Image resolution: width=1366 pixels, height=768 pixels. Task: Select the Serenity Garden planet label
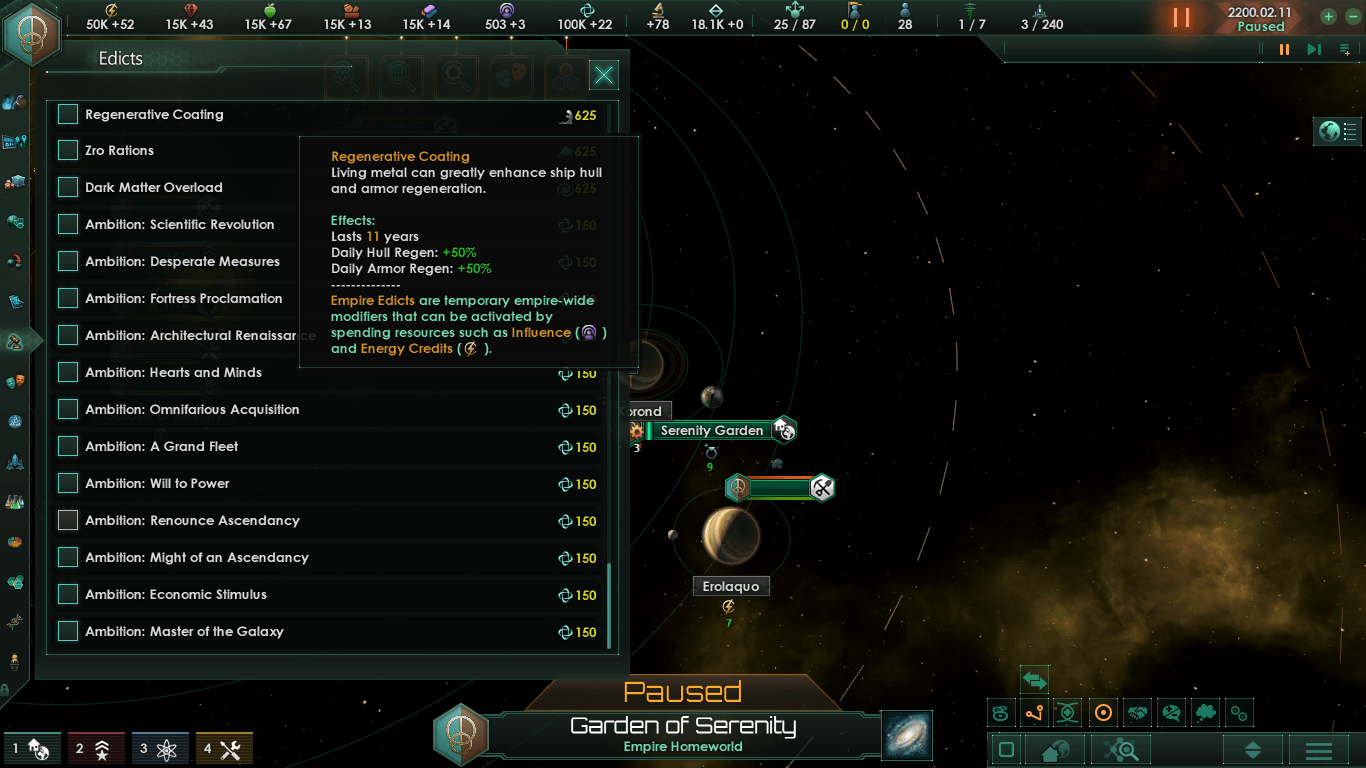(x=711, y=431)
